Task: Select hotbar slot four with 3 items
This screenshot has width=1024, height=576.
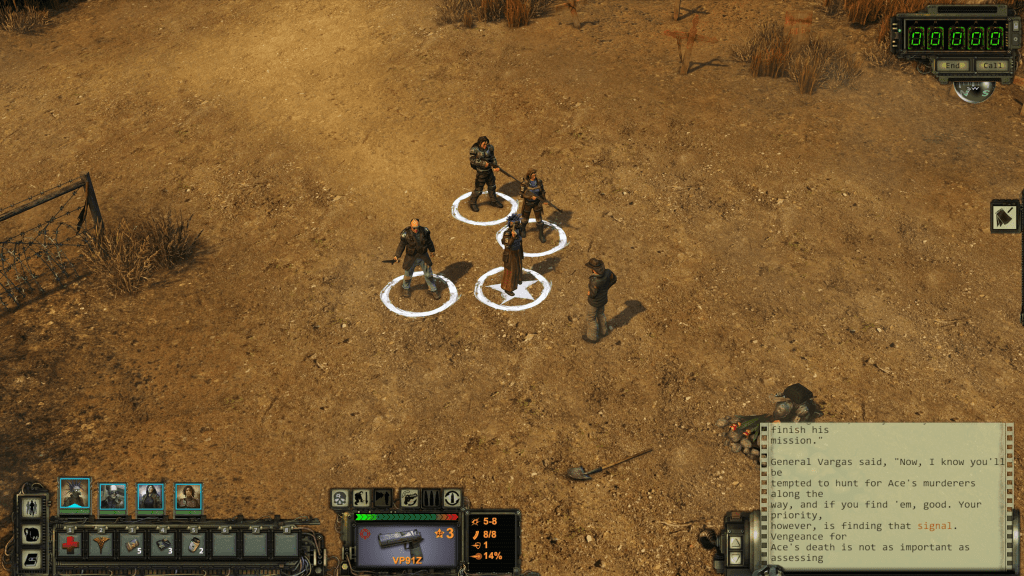Action: click(163, 544)
